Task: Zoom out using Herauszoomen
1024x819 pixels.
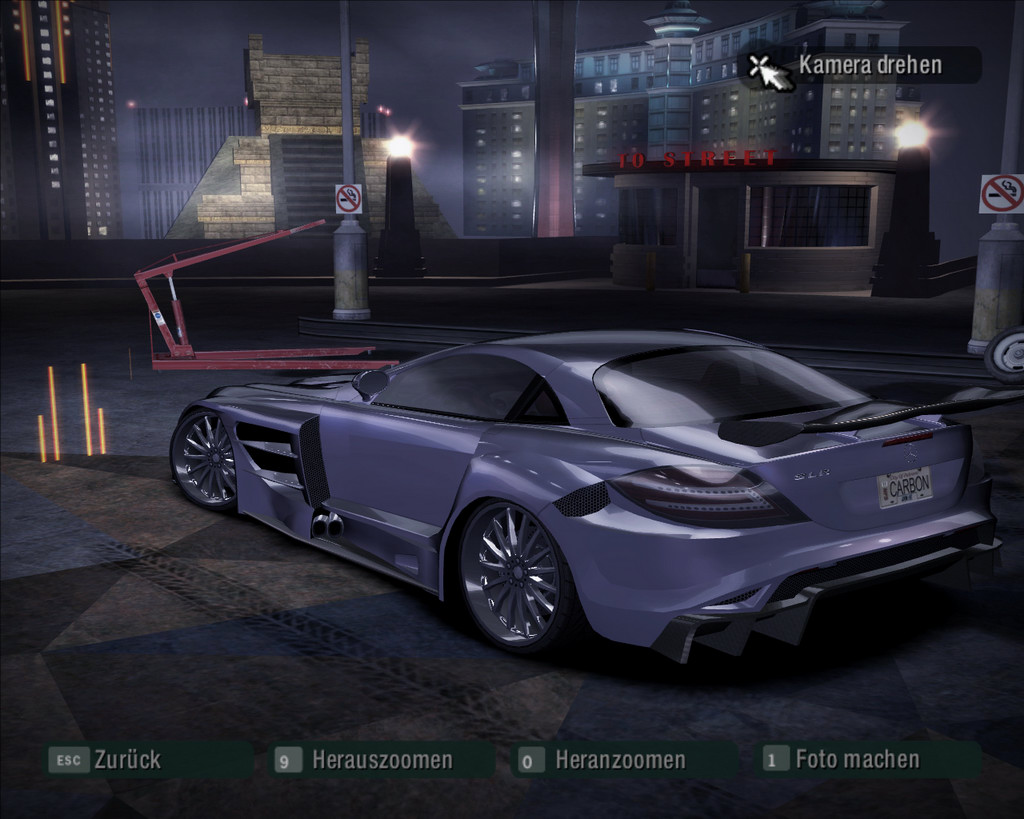Action: (381, 760)
